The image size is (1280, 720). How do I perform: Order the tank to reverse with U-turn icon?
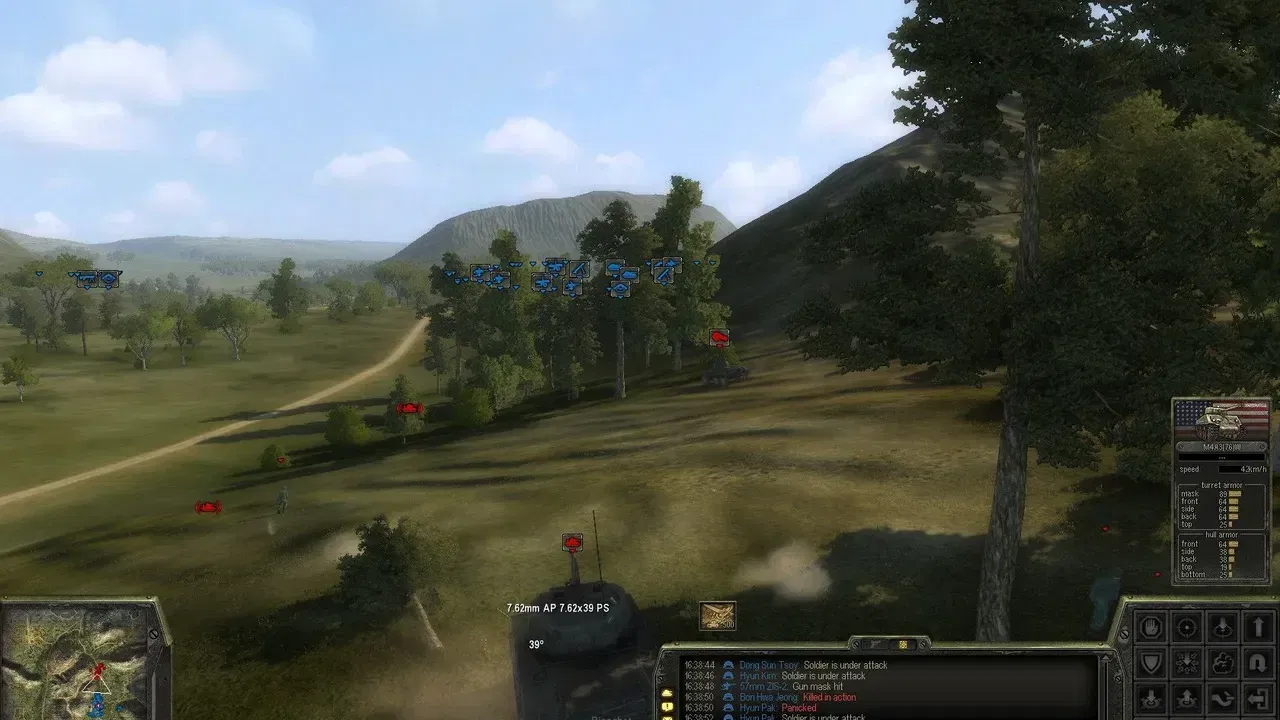[1258, 662]
